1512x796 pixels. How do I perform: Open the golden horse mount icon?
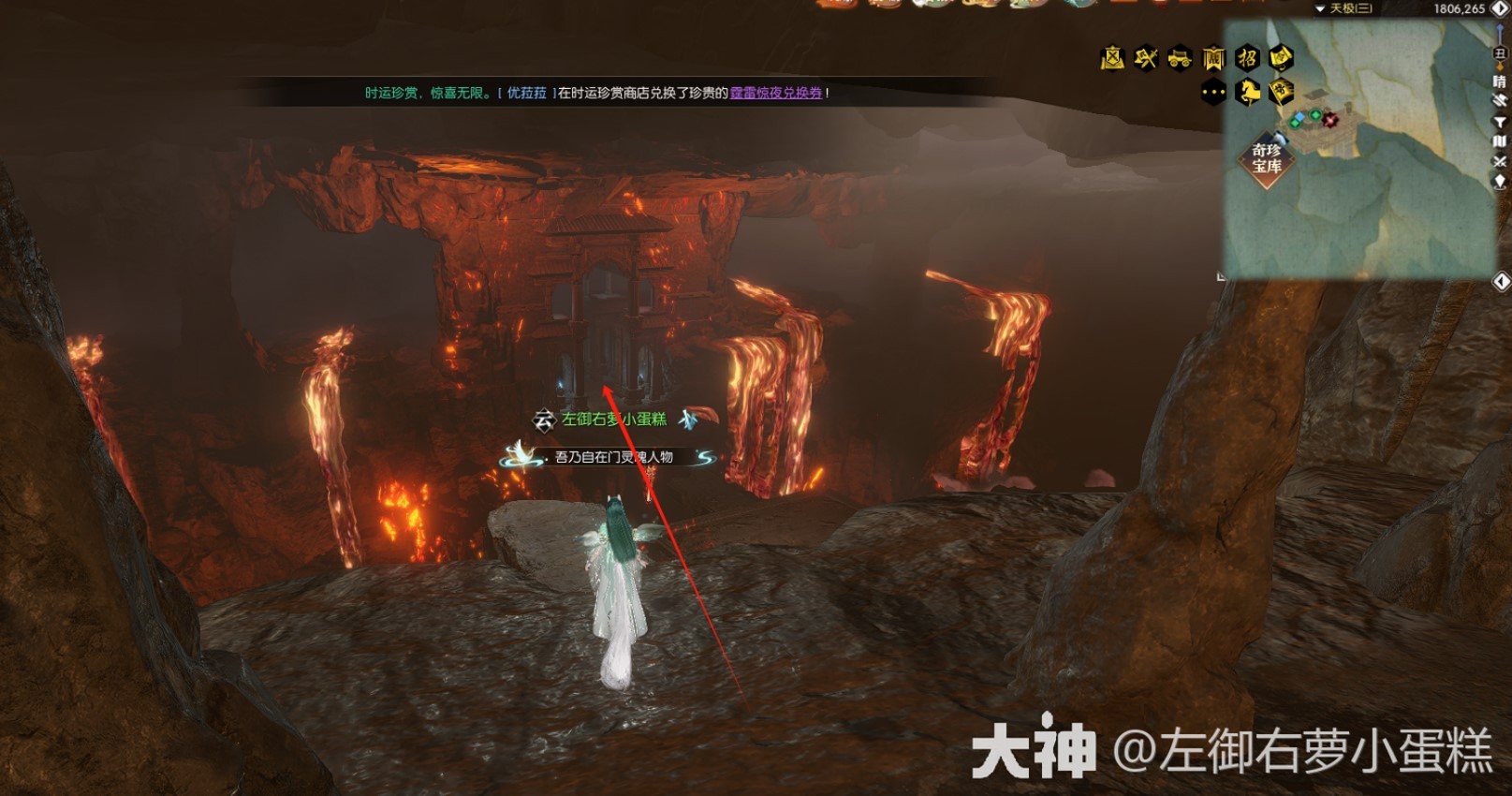click(1247, 93)
